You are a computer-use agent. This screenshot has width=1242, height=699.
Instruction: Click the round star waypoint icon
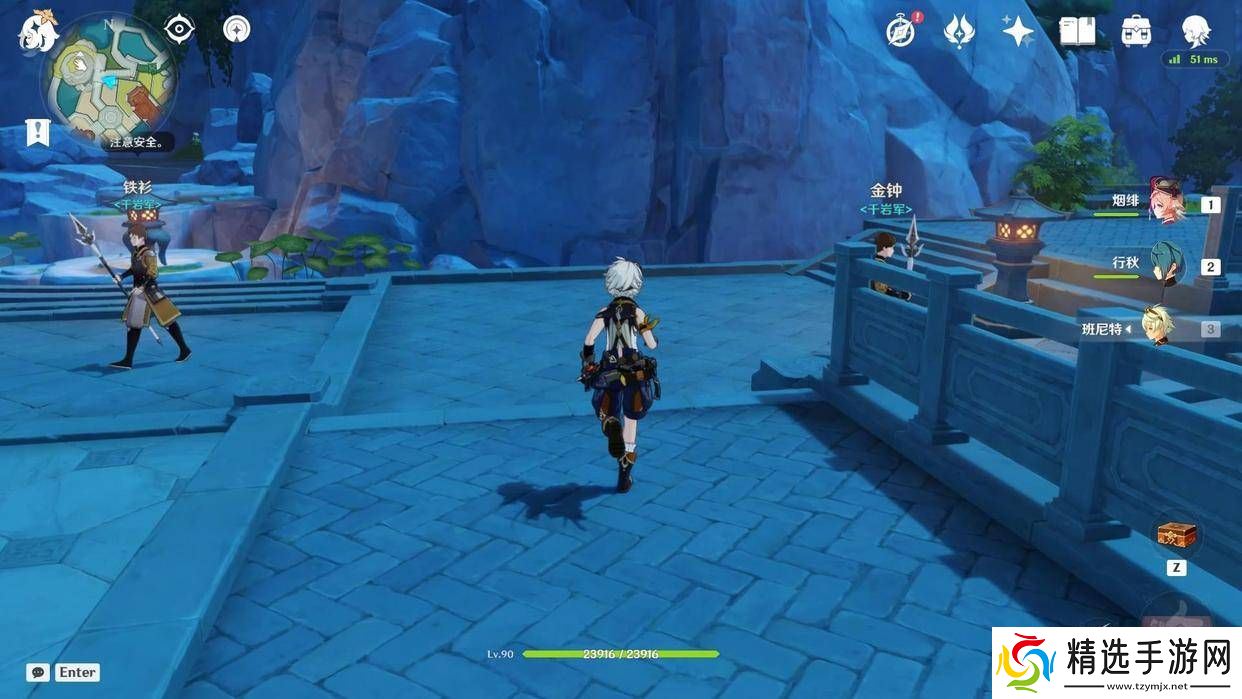click(236, 29)
